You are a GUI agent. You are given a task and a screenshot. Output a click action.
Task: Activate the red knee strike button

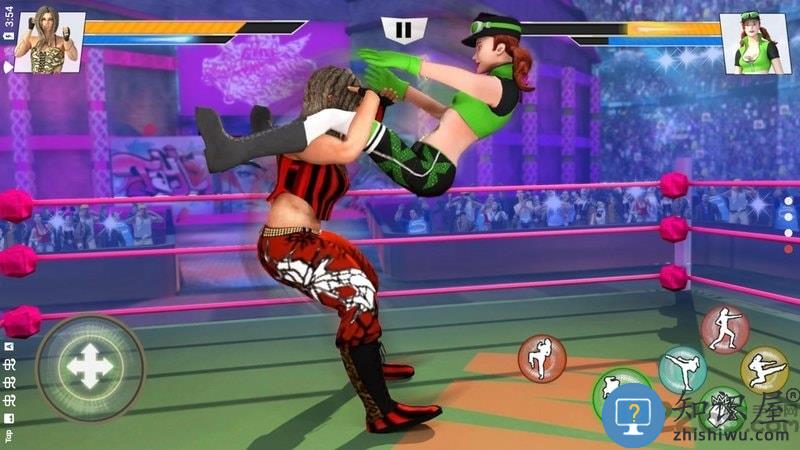(542, 358)
